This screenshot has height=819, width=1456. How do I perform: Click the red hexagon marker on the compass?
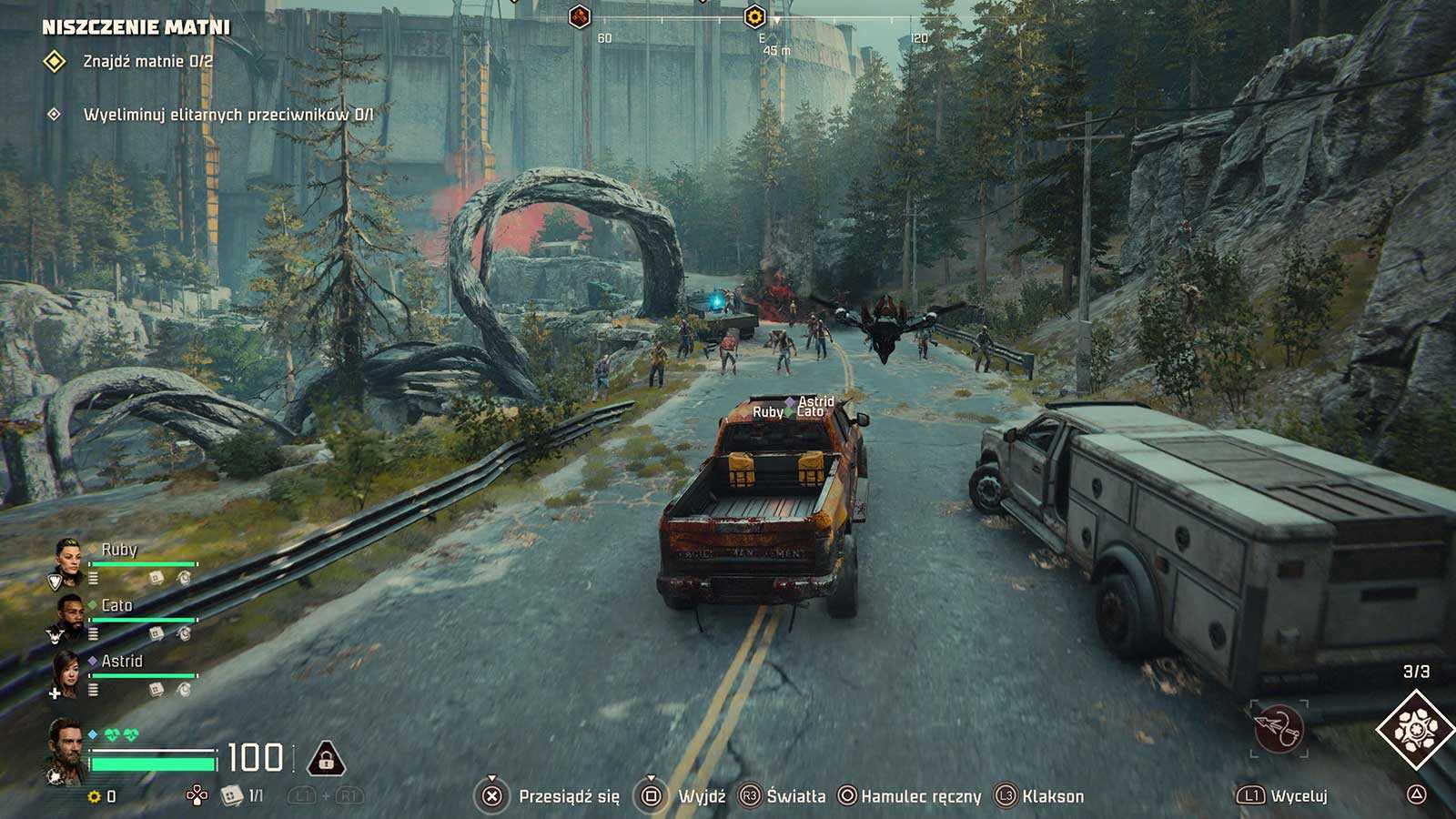pyautogui.click(x=579, y=16)
